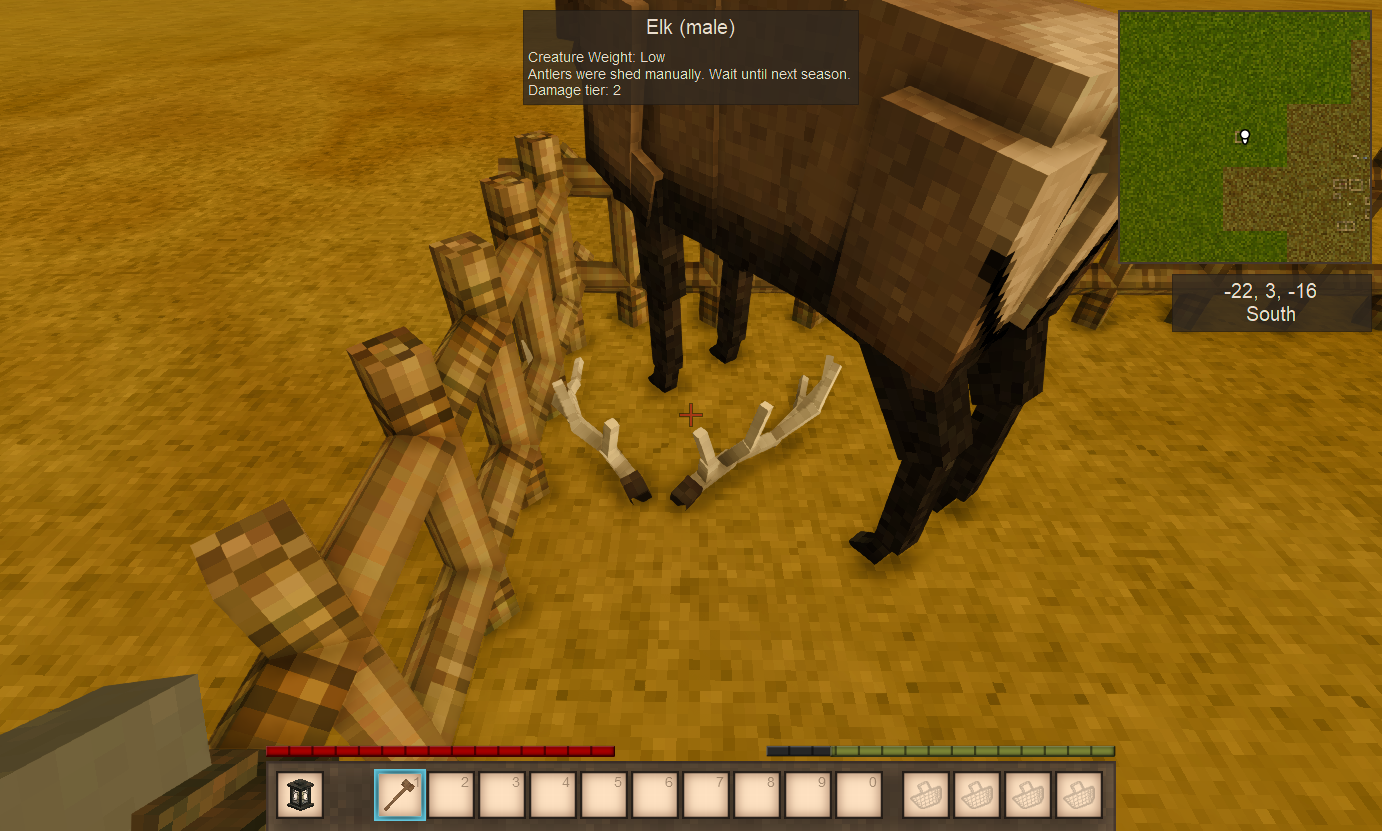The width and height of the screenshot is (1382, 831).
Task: Select hotbar slot 0
Action: (859, 794)
